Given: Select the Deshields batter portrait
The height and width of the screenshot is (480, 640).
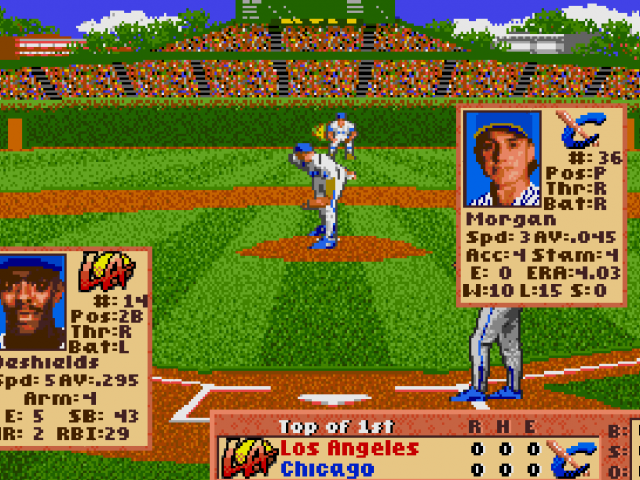Looking at the screenshot, I should click(33, 302).
